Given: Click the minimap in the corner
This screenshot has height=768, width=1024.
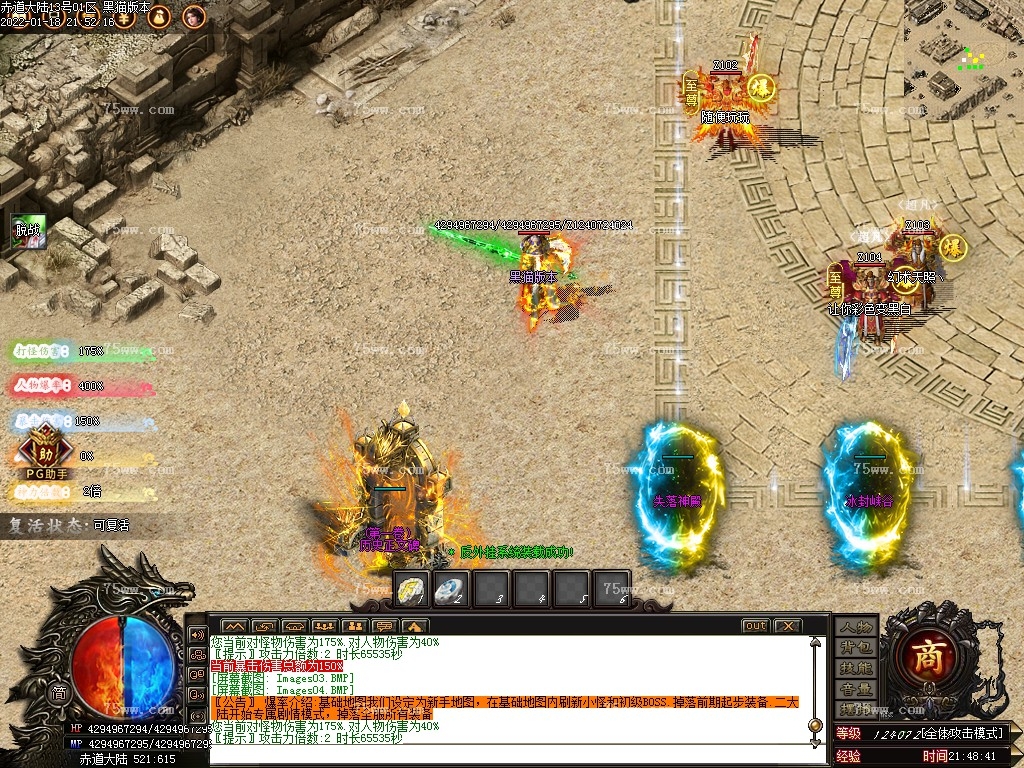Looking at the screenshot, I should coord(963,60).
